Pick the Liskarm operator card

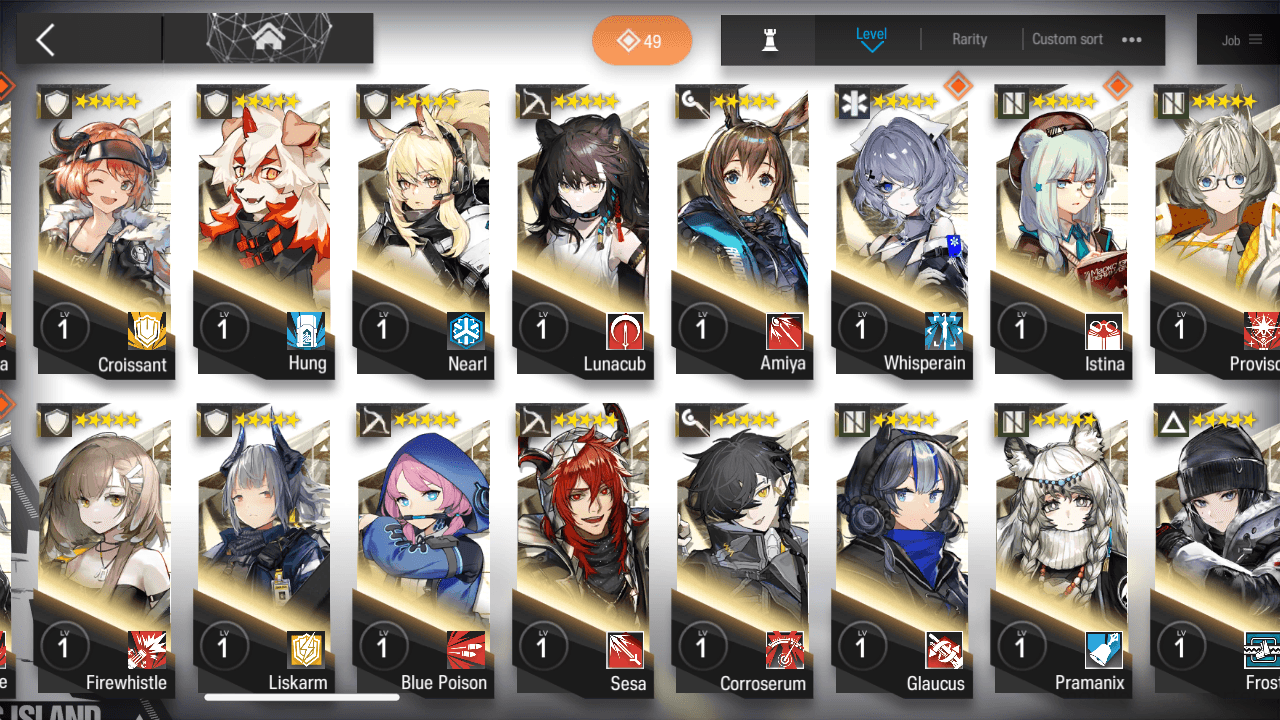[x=264, y=550]
